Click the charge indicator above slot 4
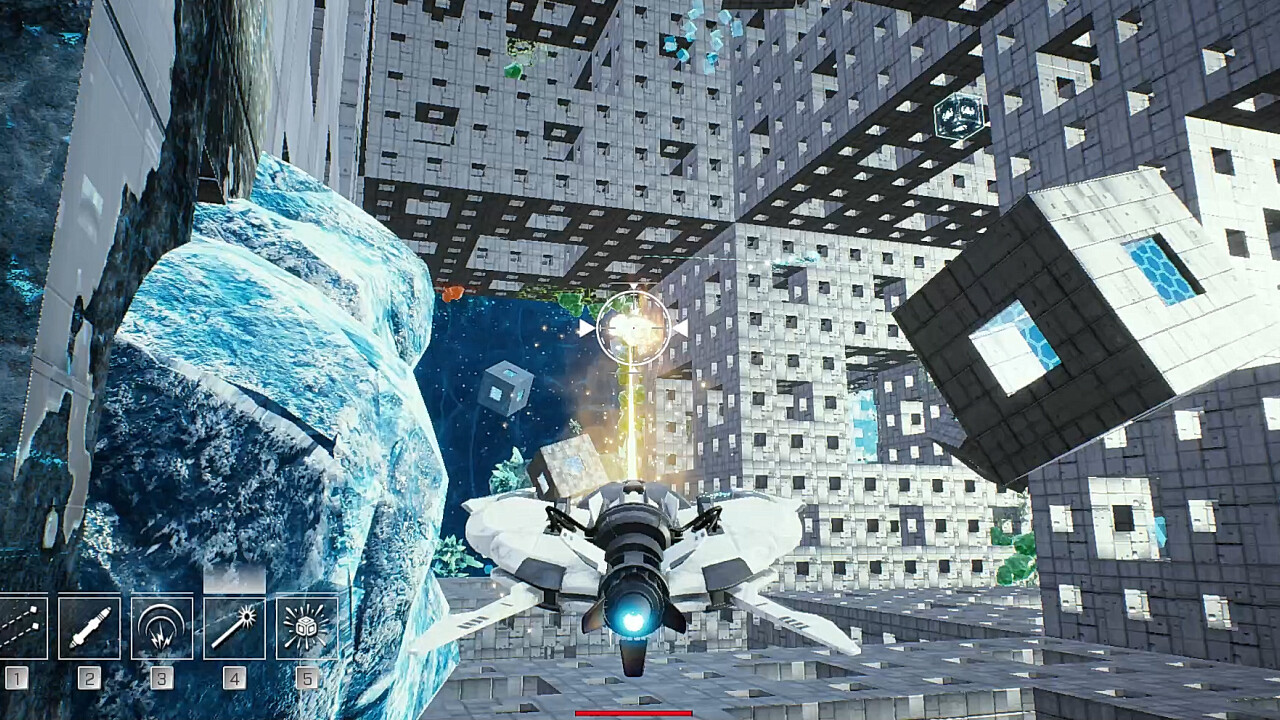 click(234, 578)
